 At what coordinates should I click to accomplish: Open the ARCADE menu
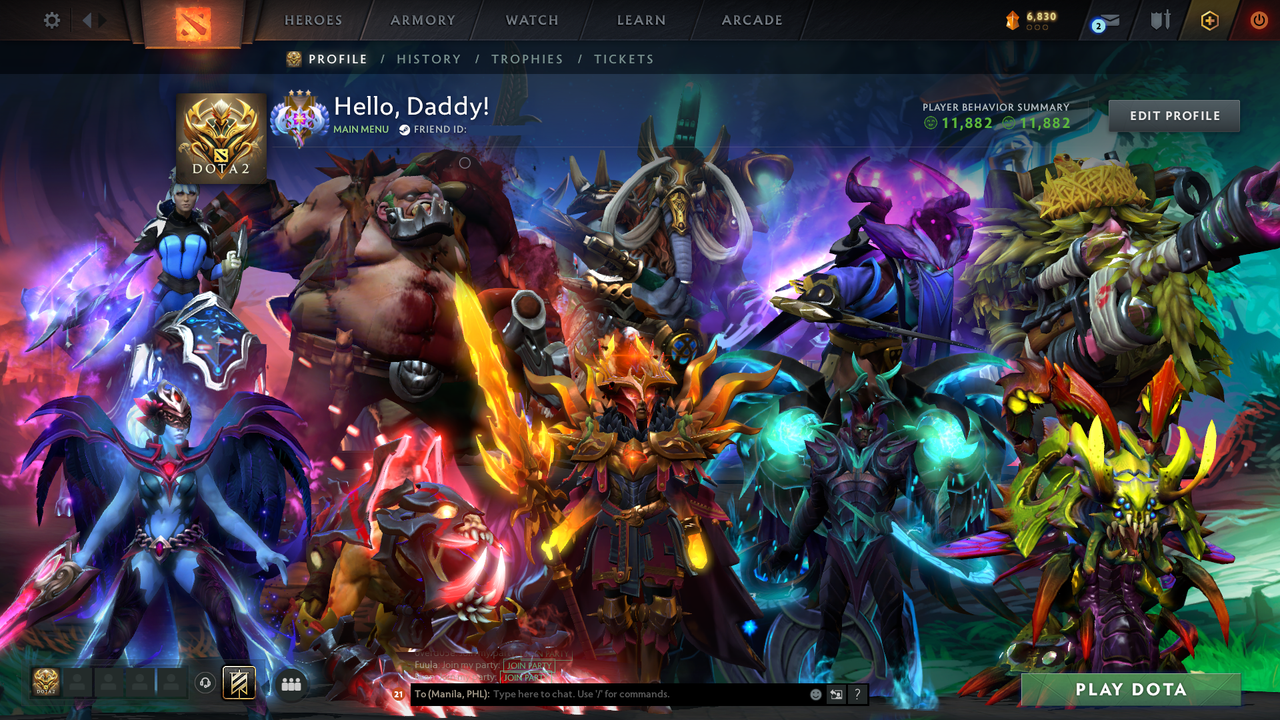pyautogui.click(x=751, y=19)
